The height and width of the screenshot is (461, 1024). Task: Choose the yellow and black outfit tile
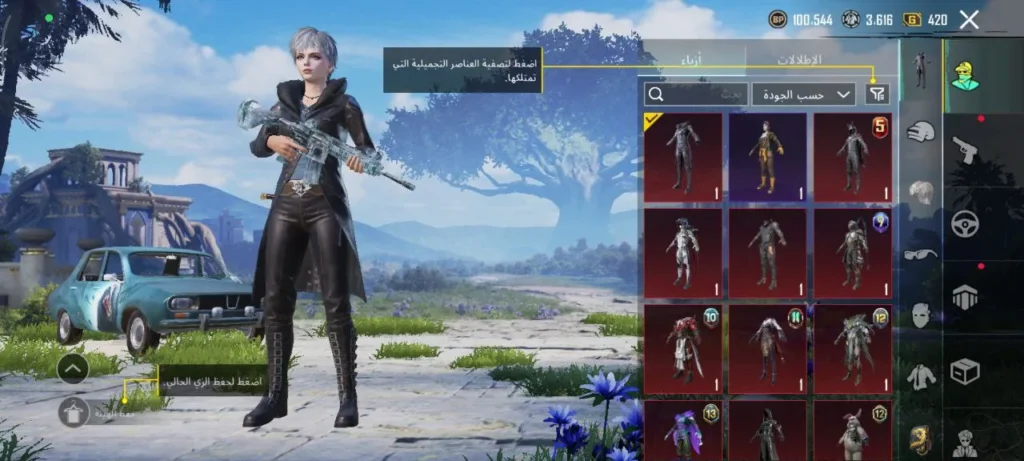(x=767, y=157)
